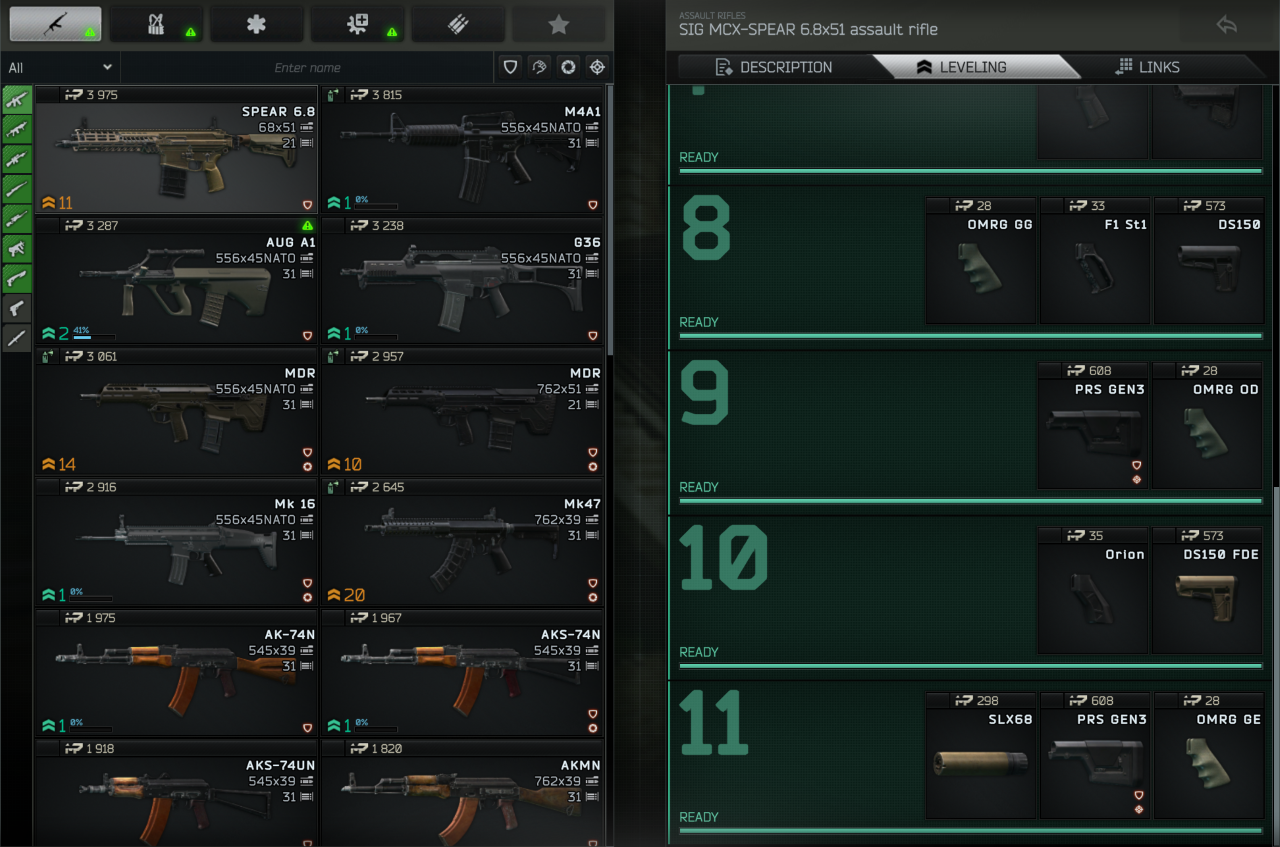
Task: Focus the Enter name search field
Action: [x=307, y=67]
